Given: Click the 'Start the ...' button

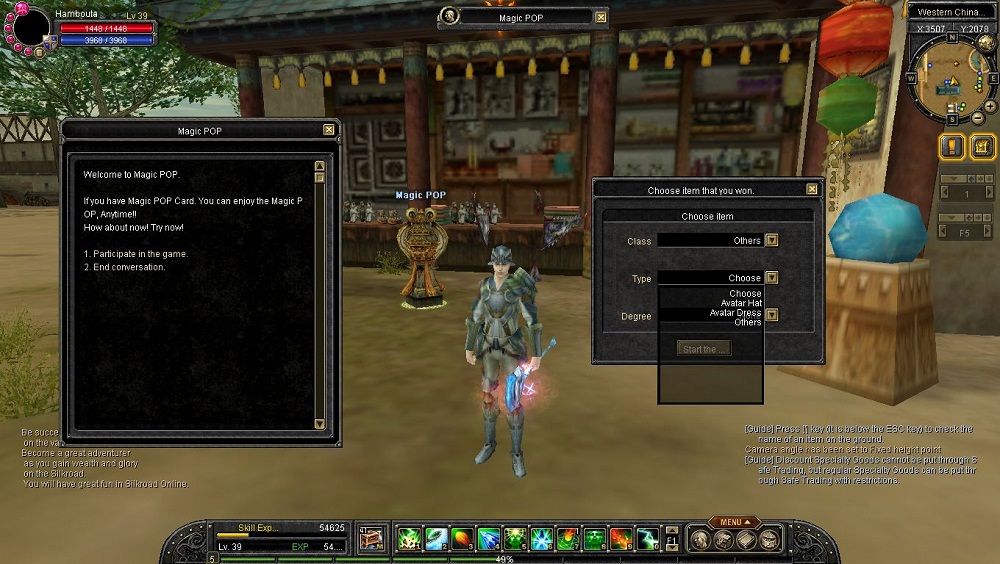Looking at the screenshot, I should coord(704,349).
